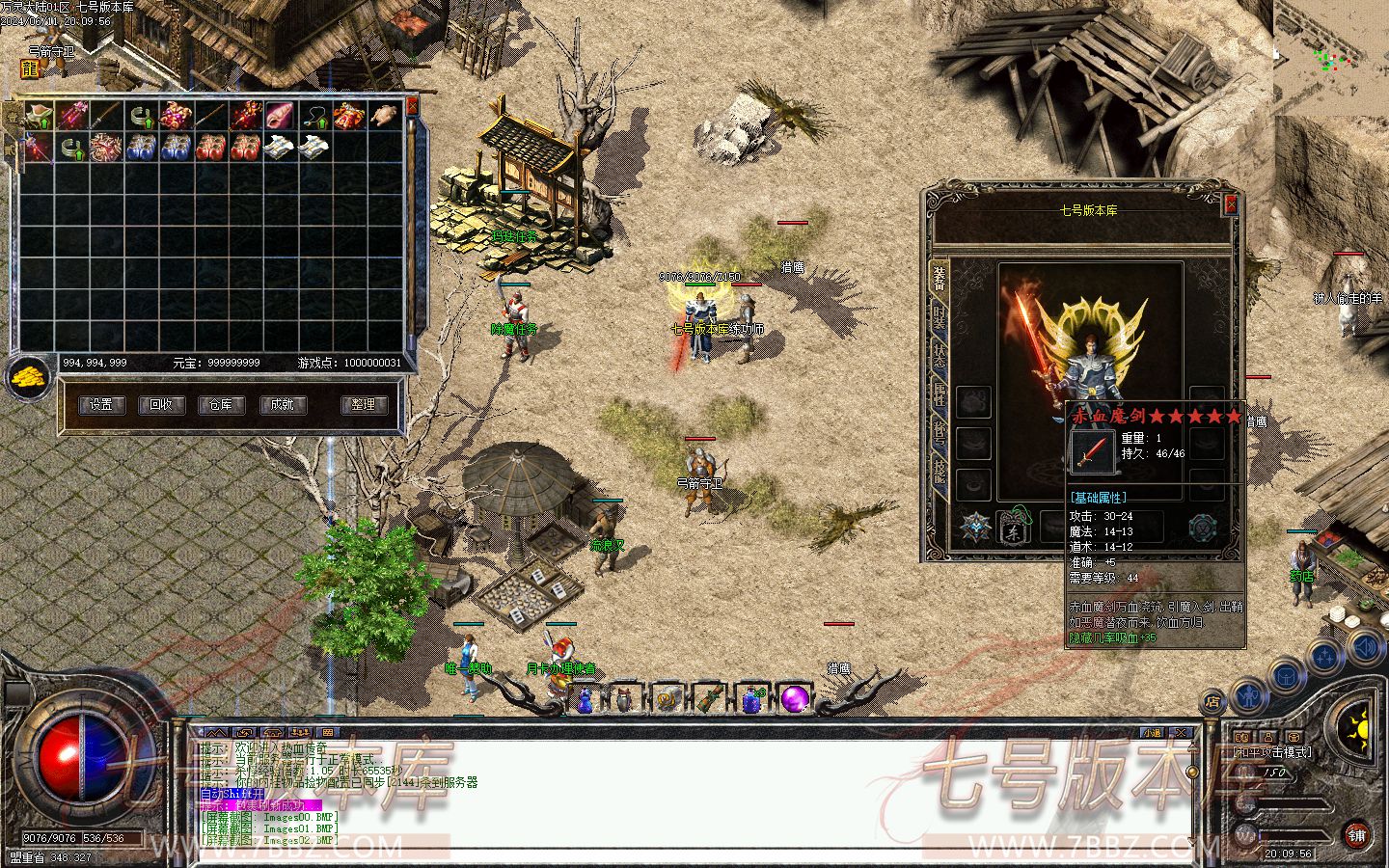
Task: Open the 店 shop round button
Action: [x=1213, y=702]
